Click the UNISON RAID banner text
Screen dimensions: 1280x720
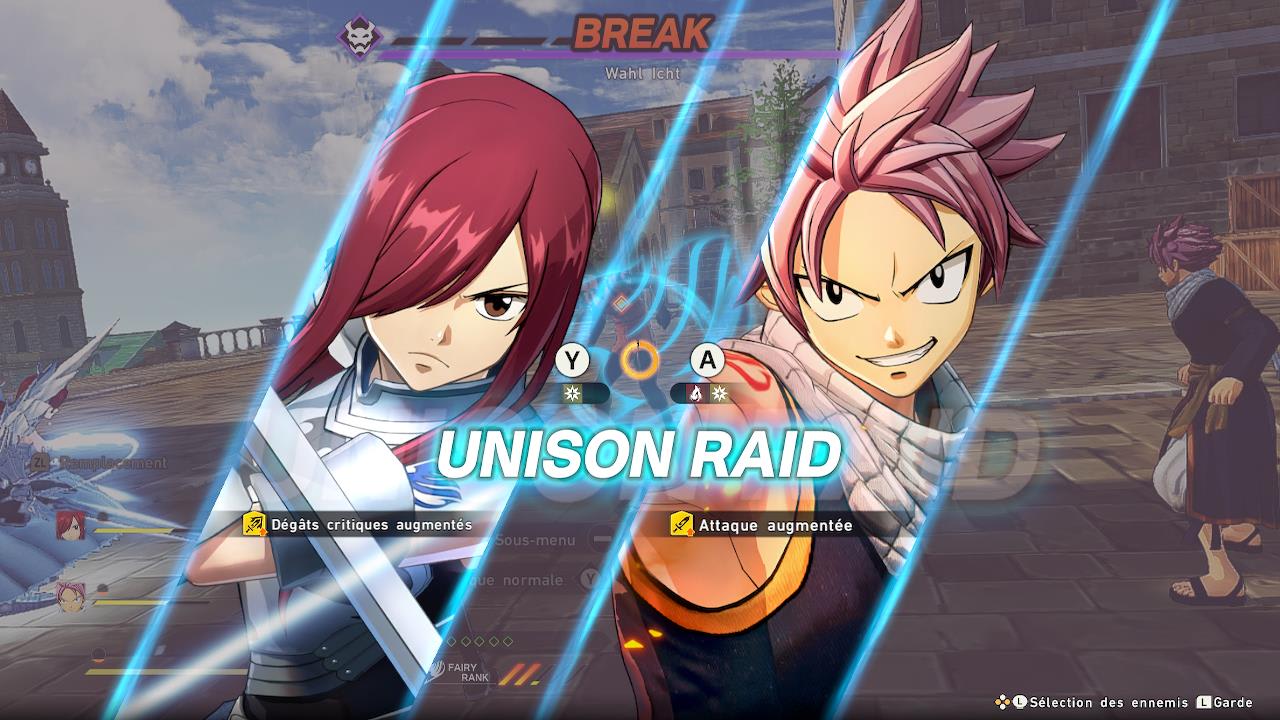[640, 453]
